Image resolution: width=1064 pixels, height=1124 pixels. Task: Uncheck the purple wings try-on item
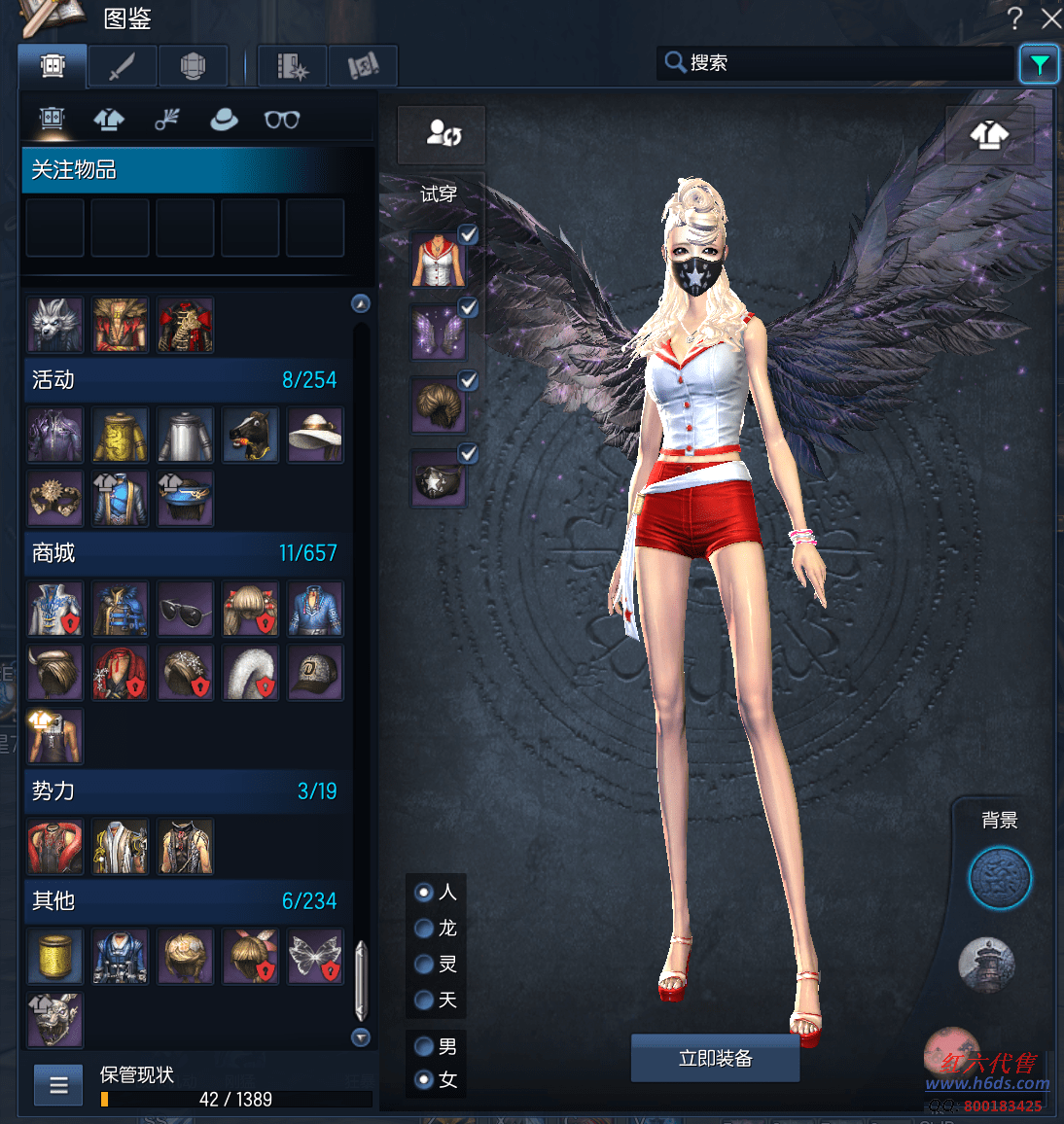click(468, 307)
